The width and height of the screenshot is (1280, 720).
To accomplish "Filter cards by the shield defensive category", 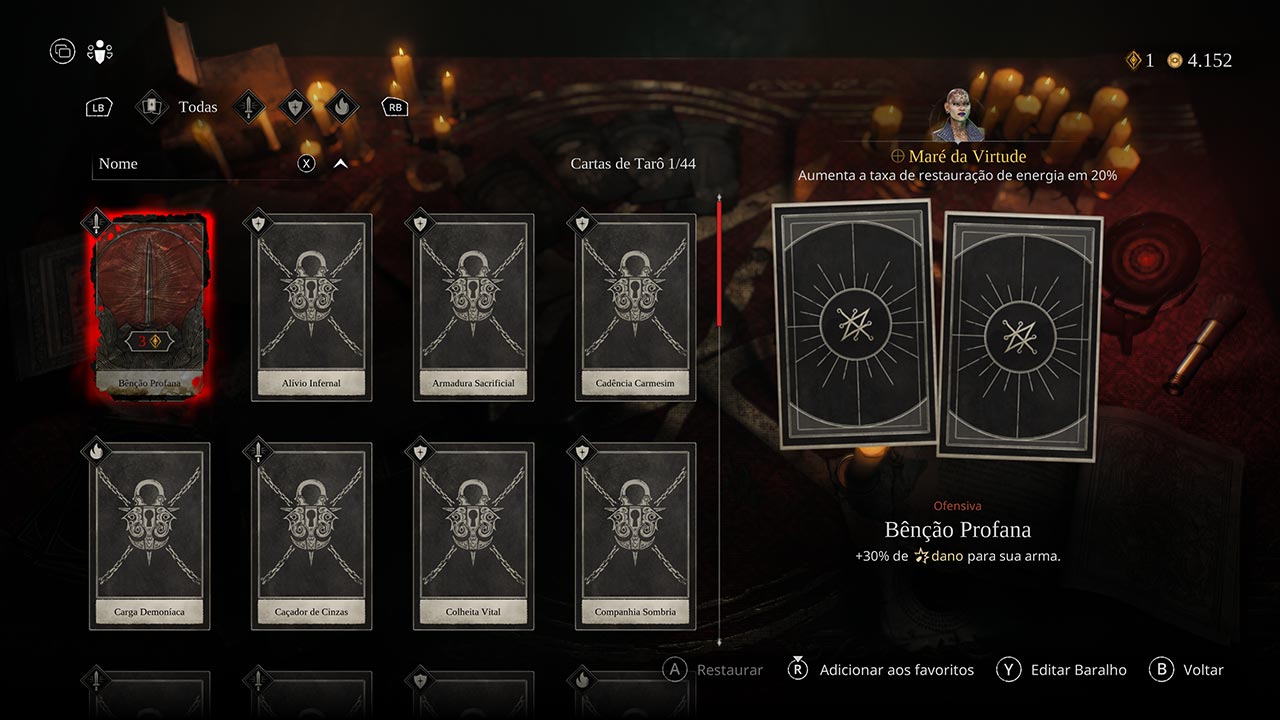I will (x=294, y=107).
